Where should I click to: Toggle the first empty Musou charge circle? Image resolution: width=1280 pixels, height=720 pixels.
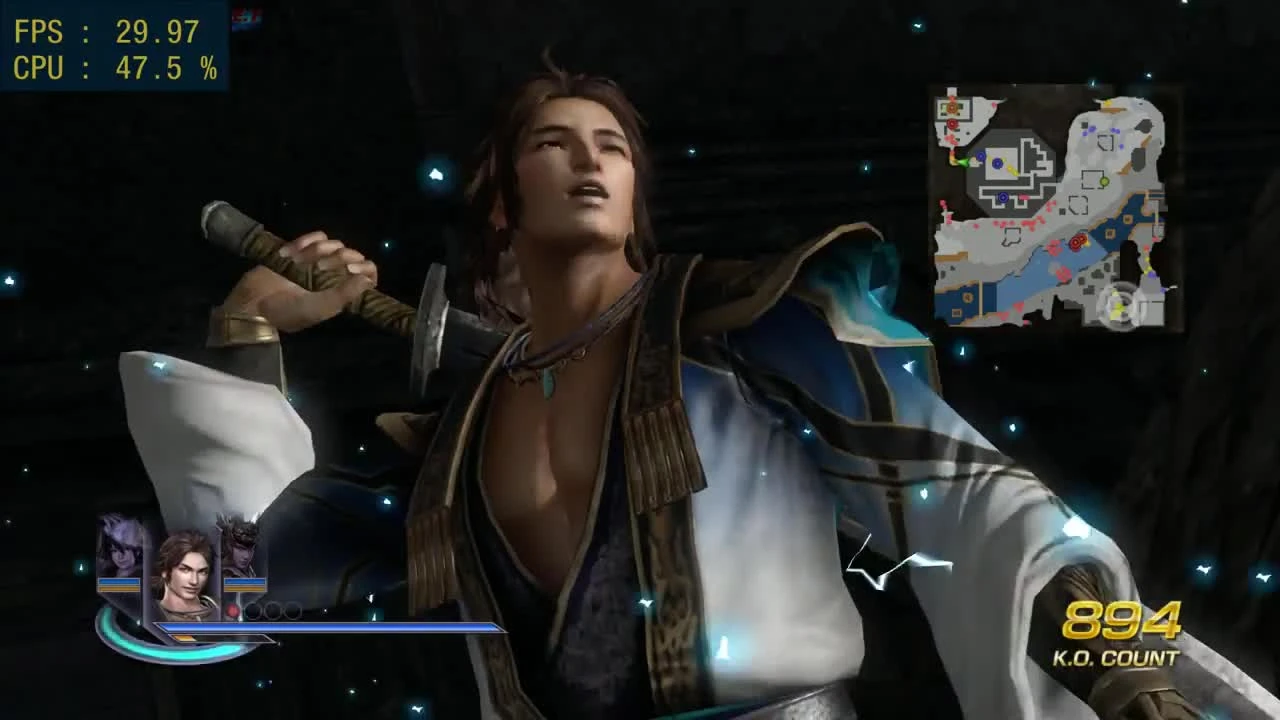254,611
